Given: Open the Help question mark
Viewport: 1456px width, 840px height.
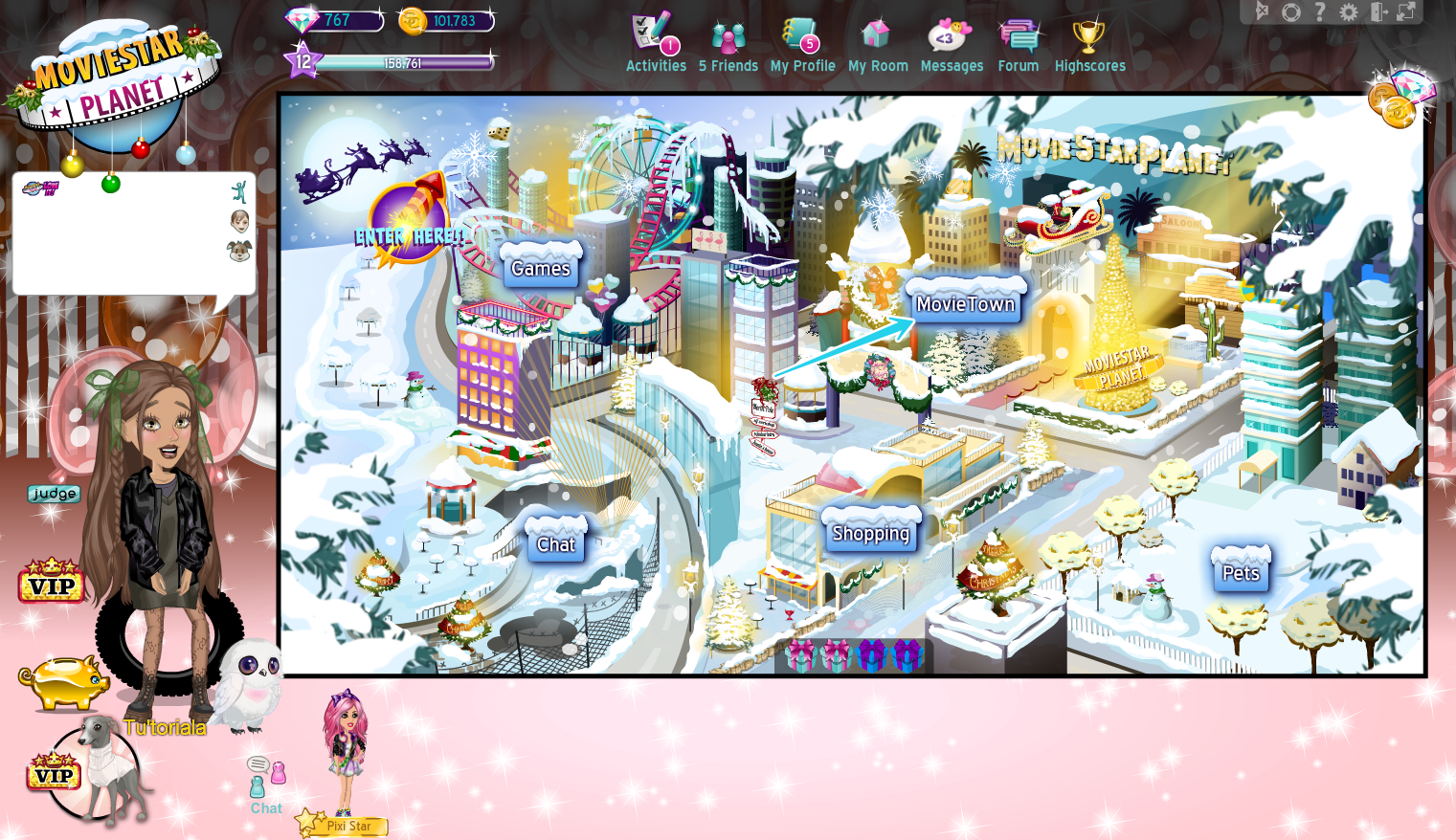Looking at the screenshot, I should click(x=1321, y=11).
